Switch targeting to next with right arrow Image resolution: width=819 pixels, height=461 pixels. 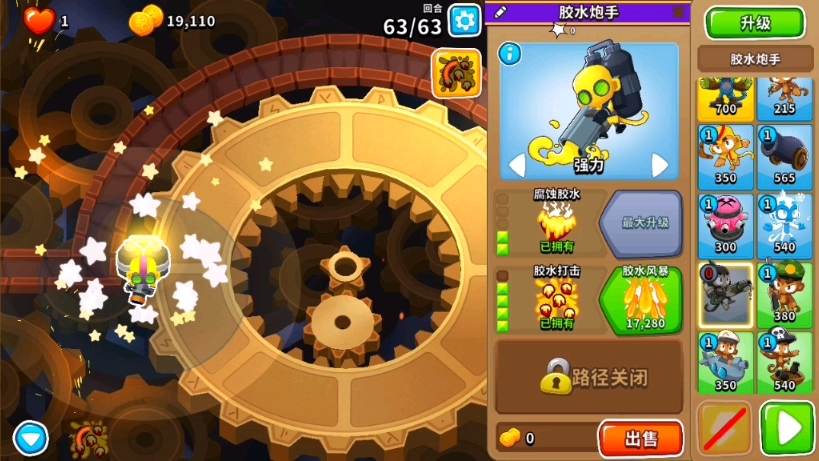pos(660,164)
